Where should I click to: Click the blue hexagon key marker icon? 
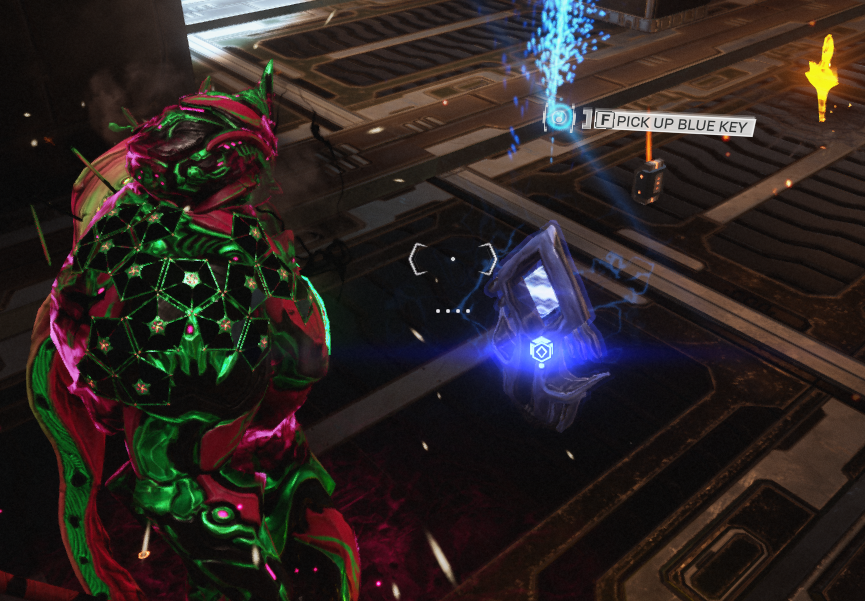pos(538,351)
